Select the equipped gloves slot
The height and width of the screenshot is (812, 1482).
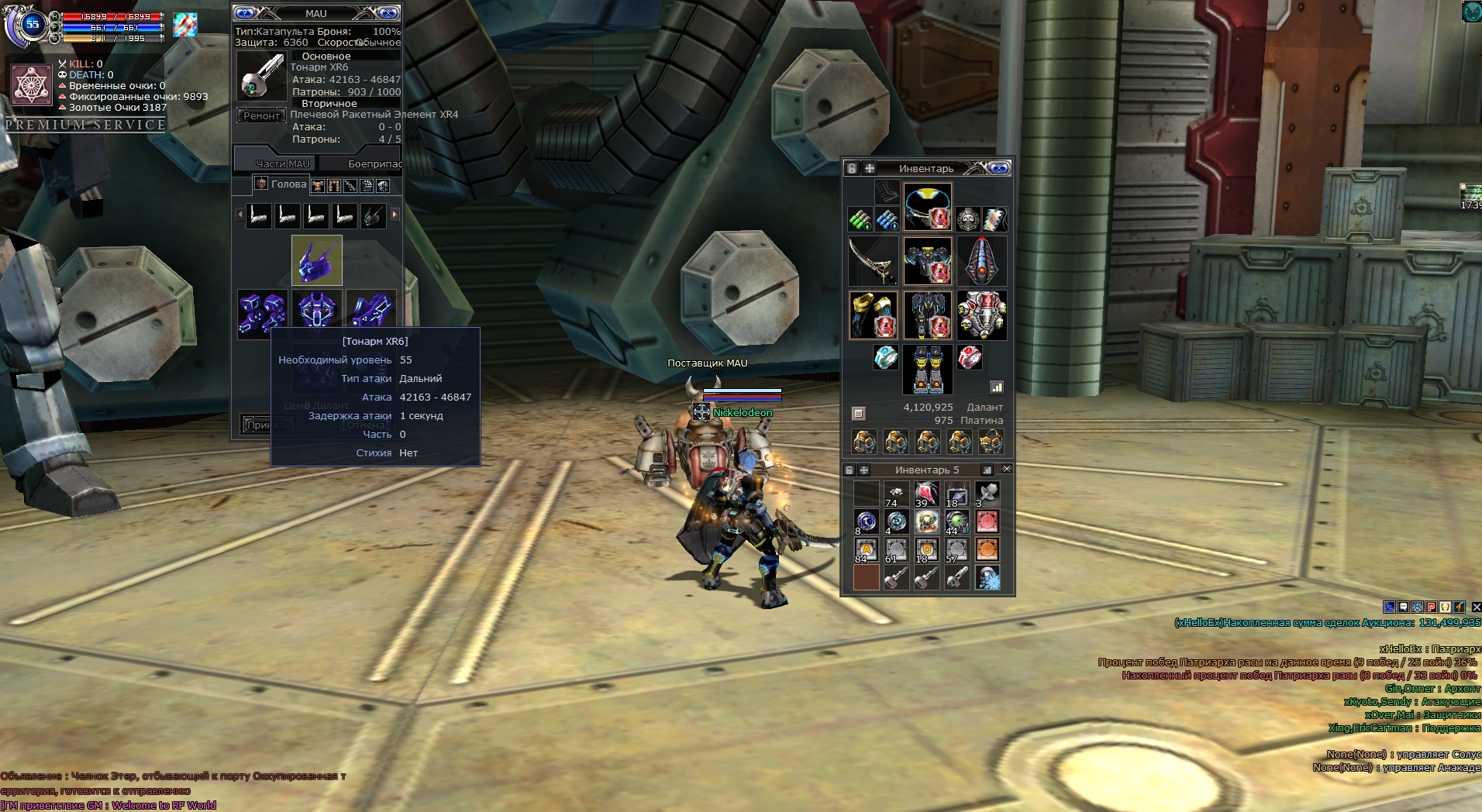click(x=873, y=315)
